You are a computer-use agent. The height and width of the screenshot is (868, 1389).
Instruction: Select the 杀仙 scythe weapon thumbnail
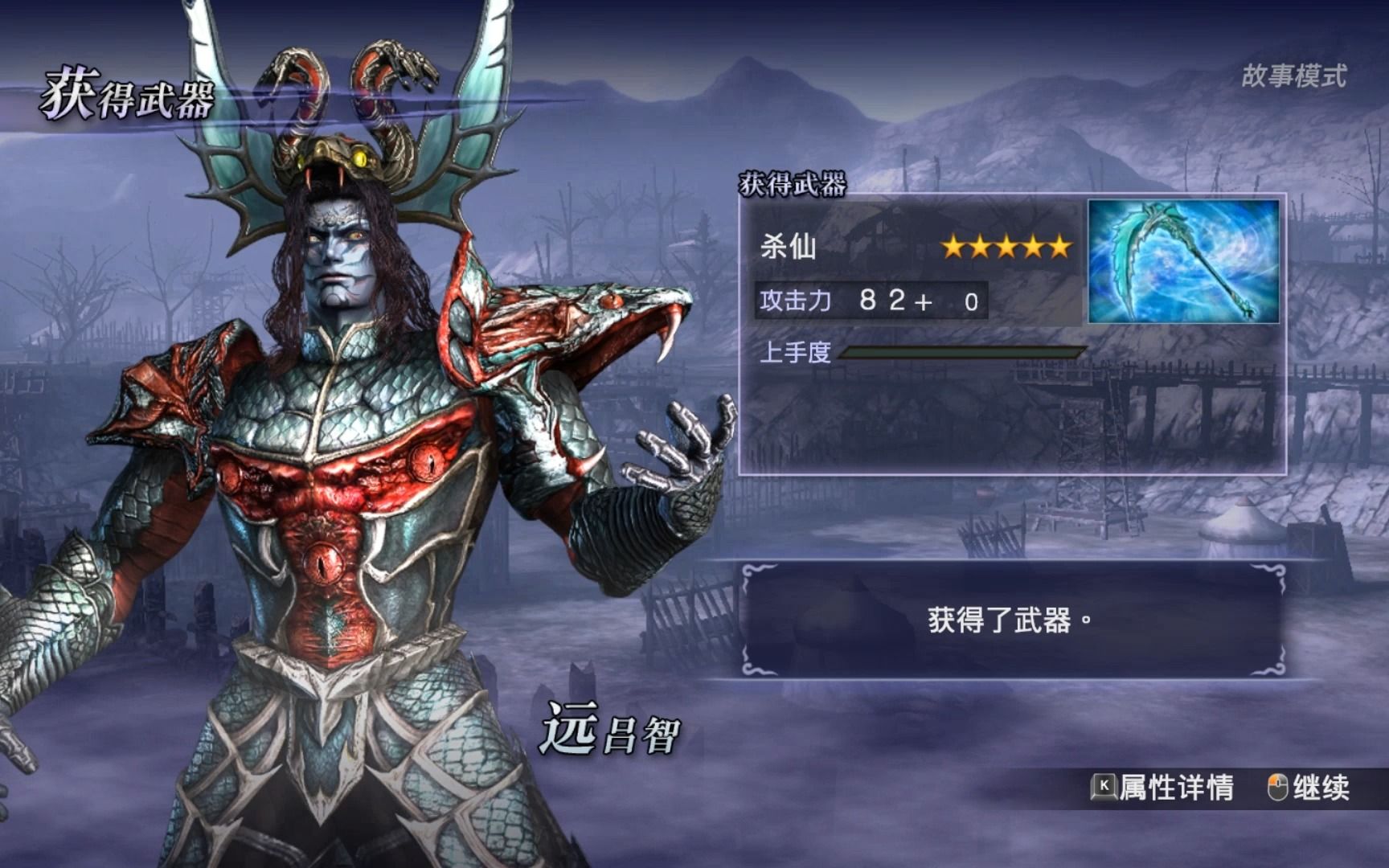[x=1183, y=262]
